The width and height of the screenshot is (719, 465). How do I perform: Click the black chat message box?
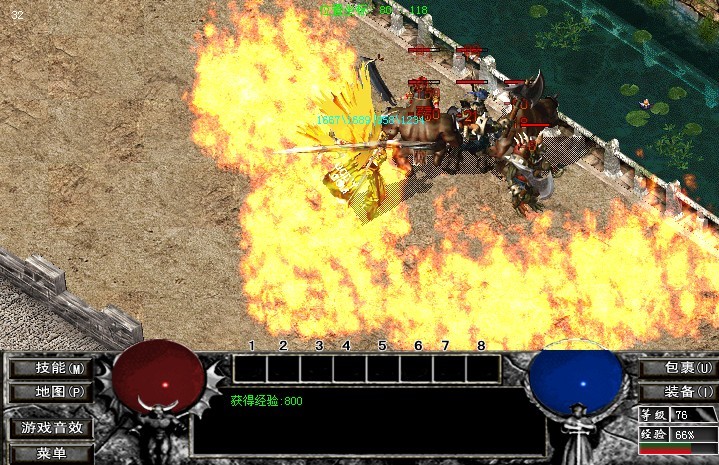(368, 422)
